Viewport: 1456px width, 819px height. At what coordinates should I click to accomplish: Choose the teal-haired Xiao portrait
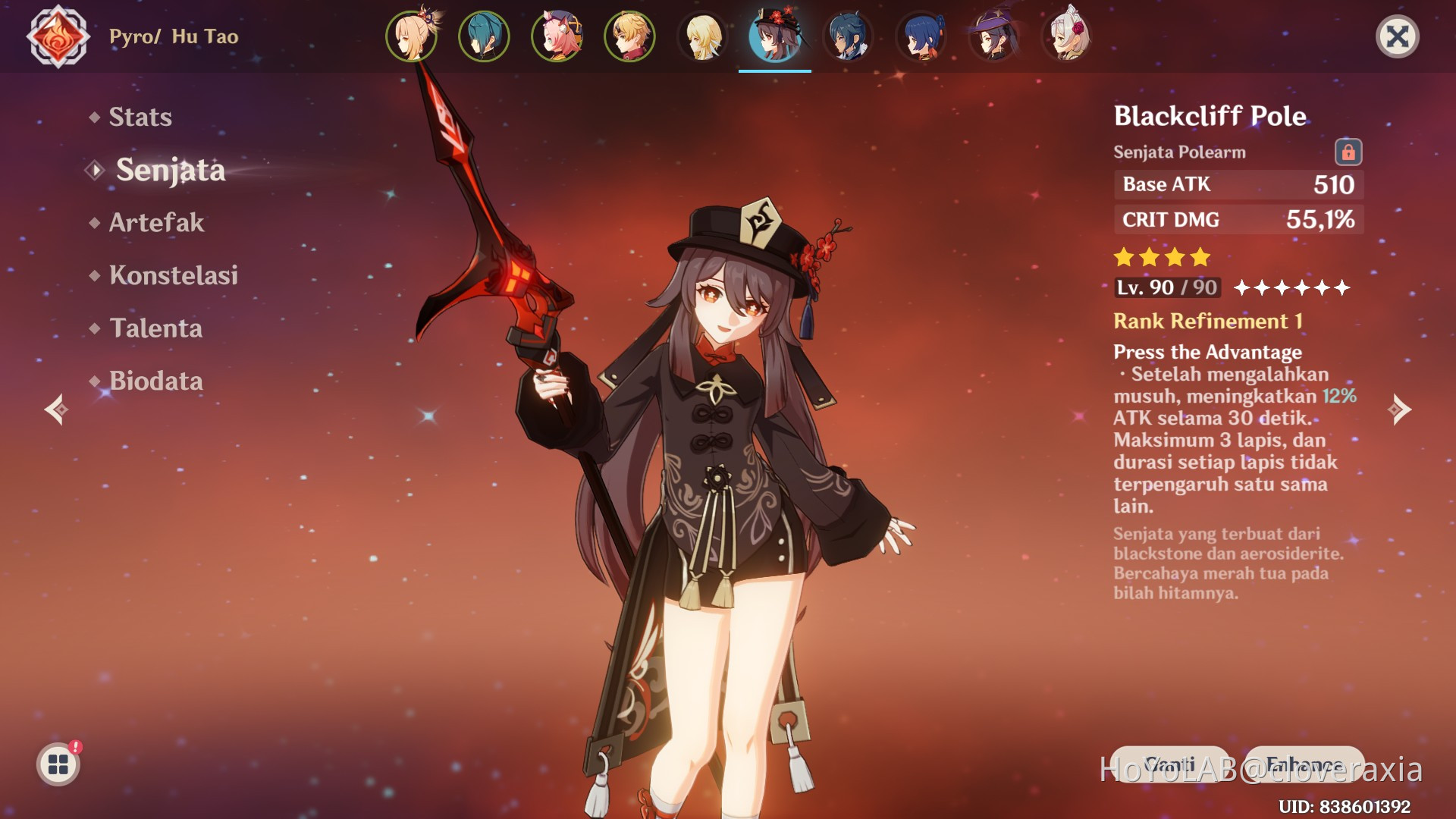coord(484,36)
